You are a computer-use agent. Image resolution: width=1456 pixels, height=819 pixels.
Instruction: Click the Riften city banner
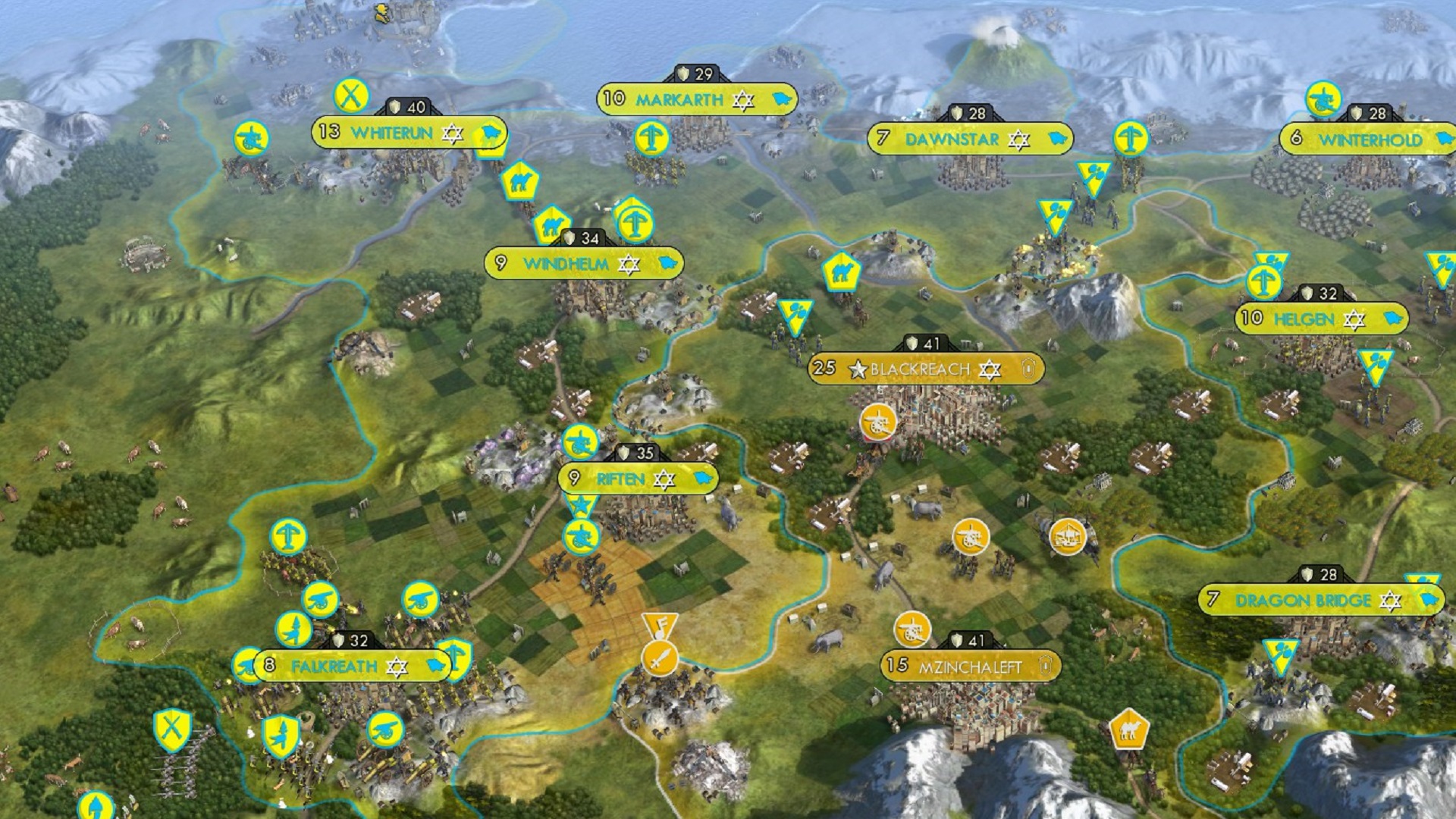click(620, 479)
